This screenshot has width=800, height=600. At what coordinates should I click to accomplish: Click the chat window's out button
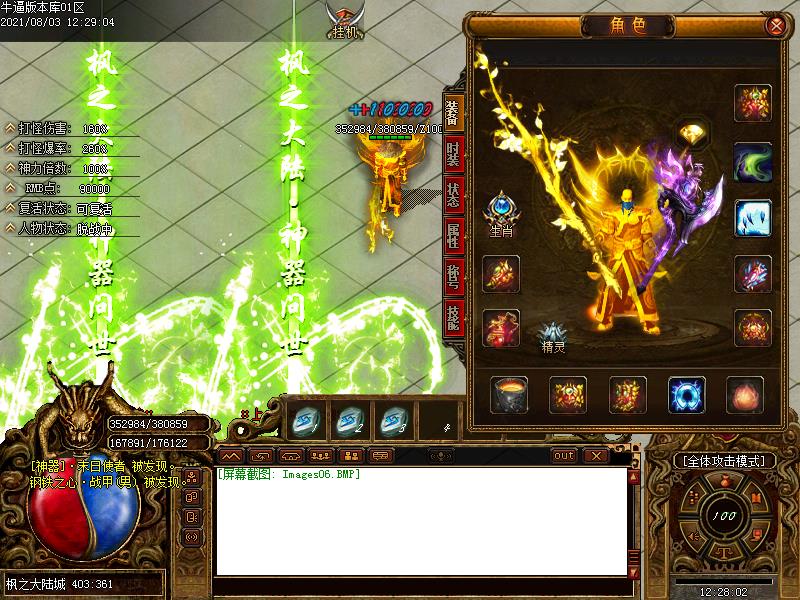point(564,456)
